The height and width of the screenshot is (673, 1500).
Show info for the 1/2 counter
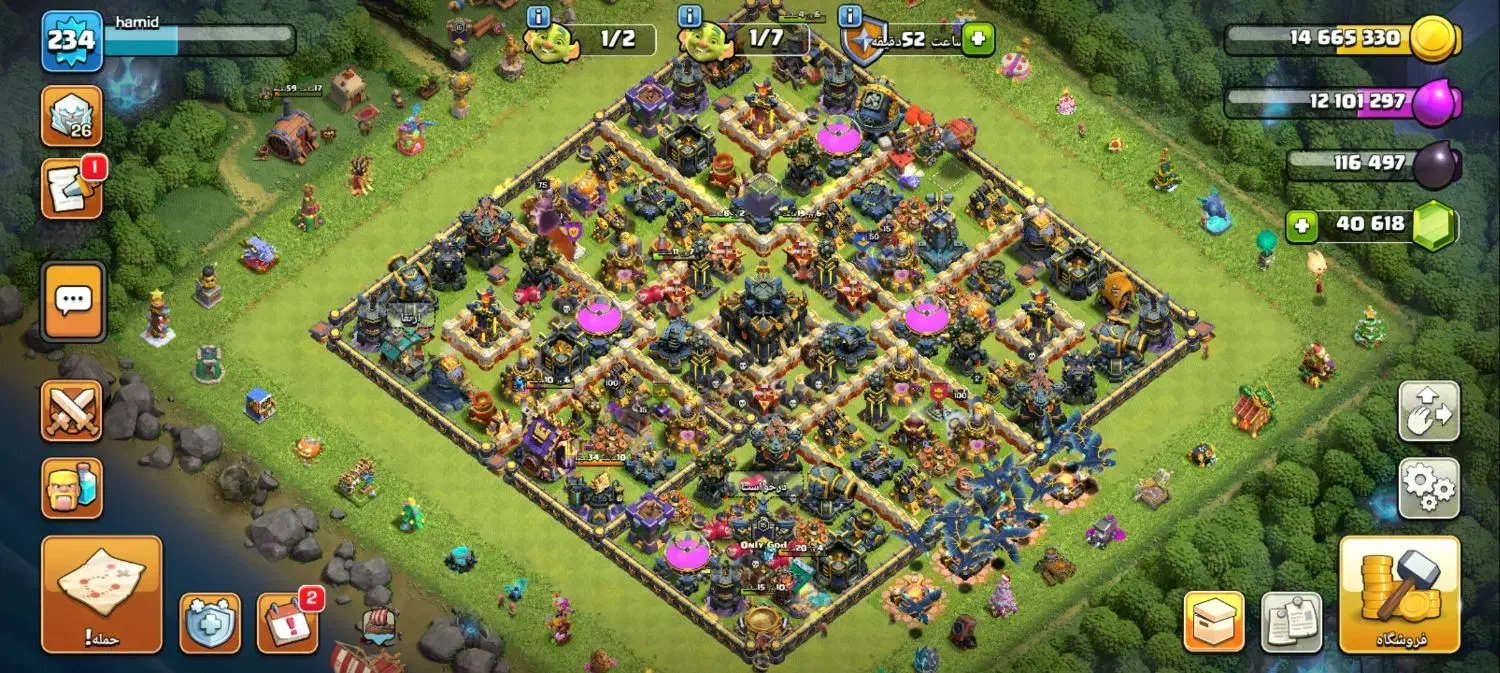click(538, 16)
